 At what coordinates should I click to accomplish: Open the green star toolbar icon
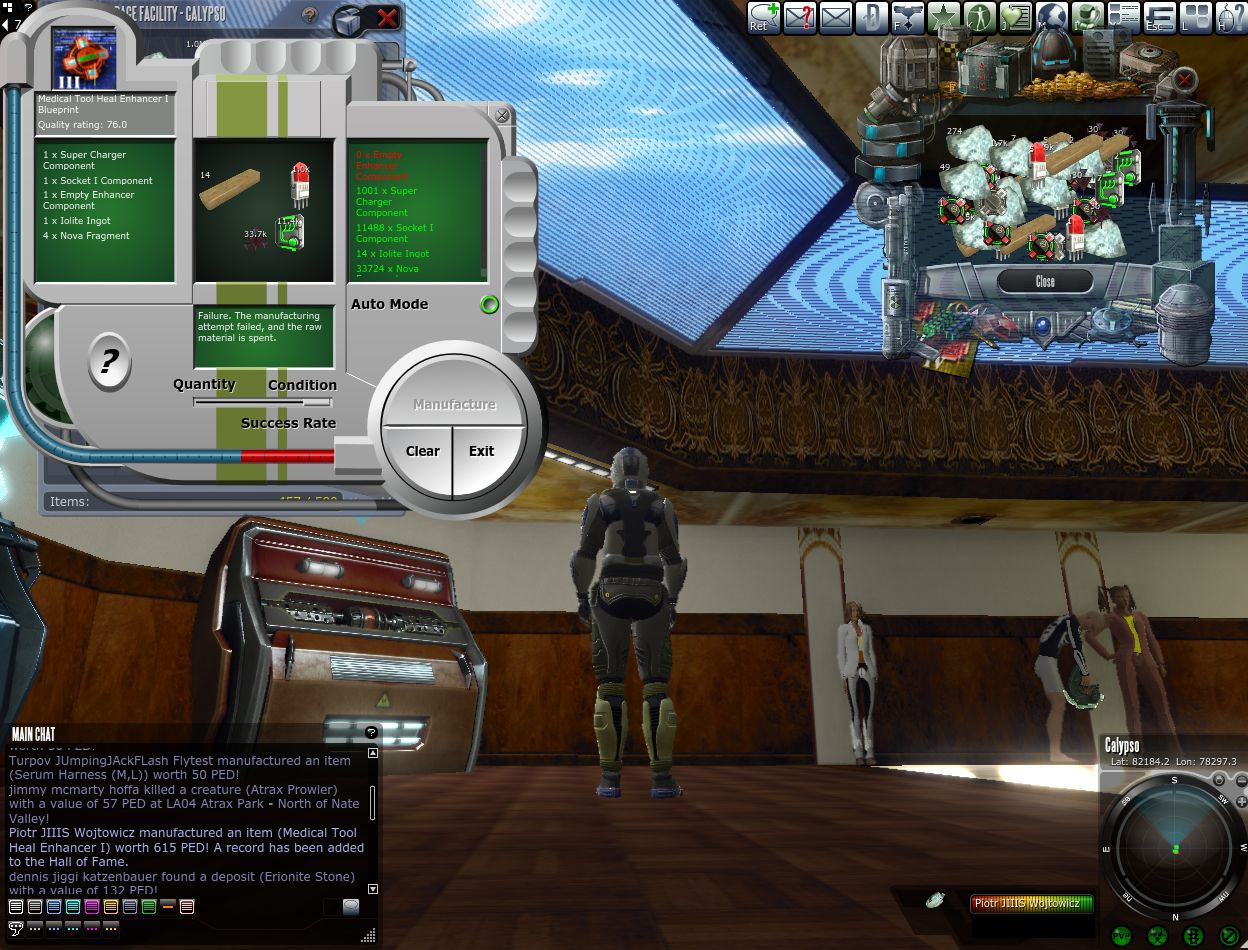[x=943, y=17]
